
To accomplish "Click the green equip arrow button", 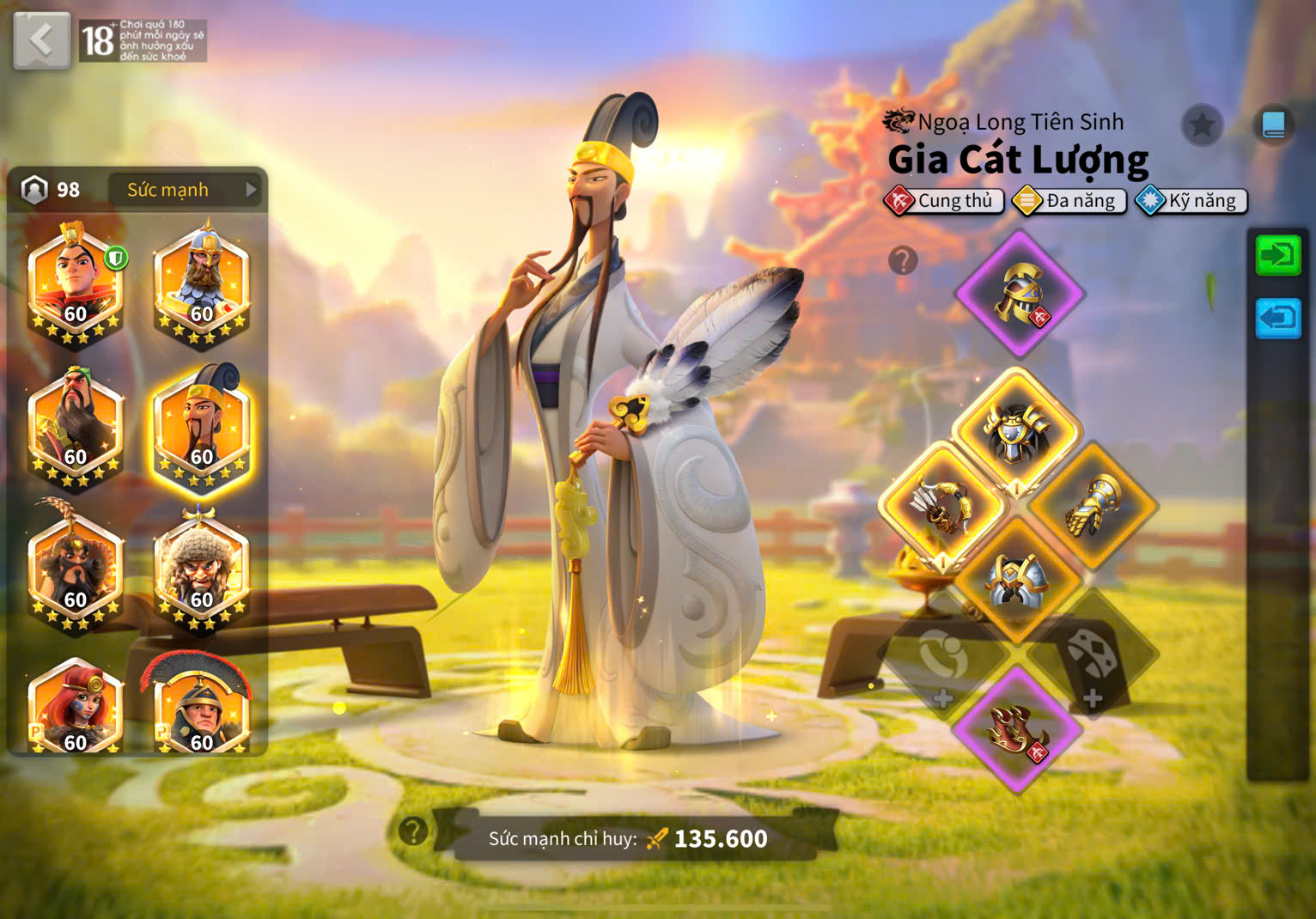I will 1278,255.
